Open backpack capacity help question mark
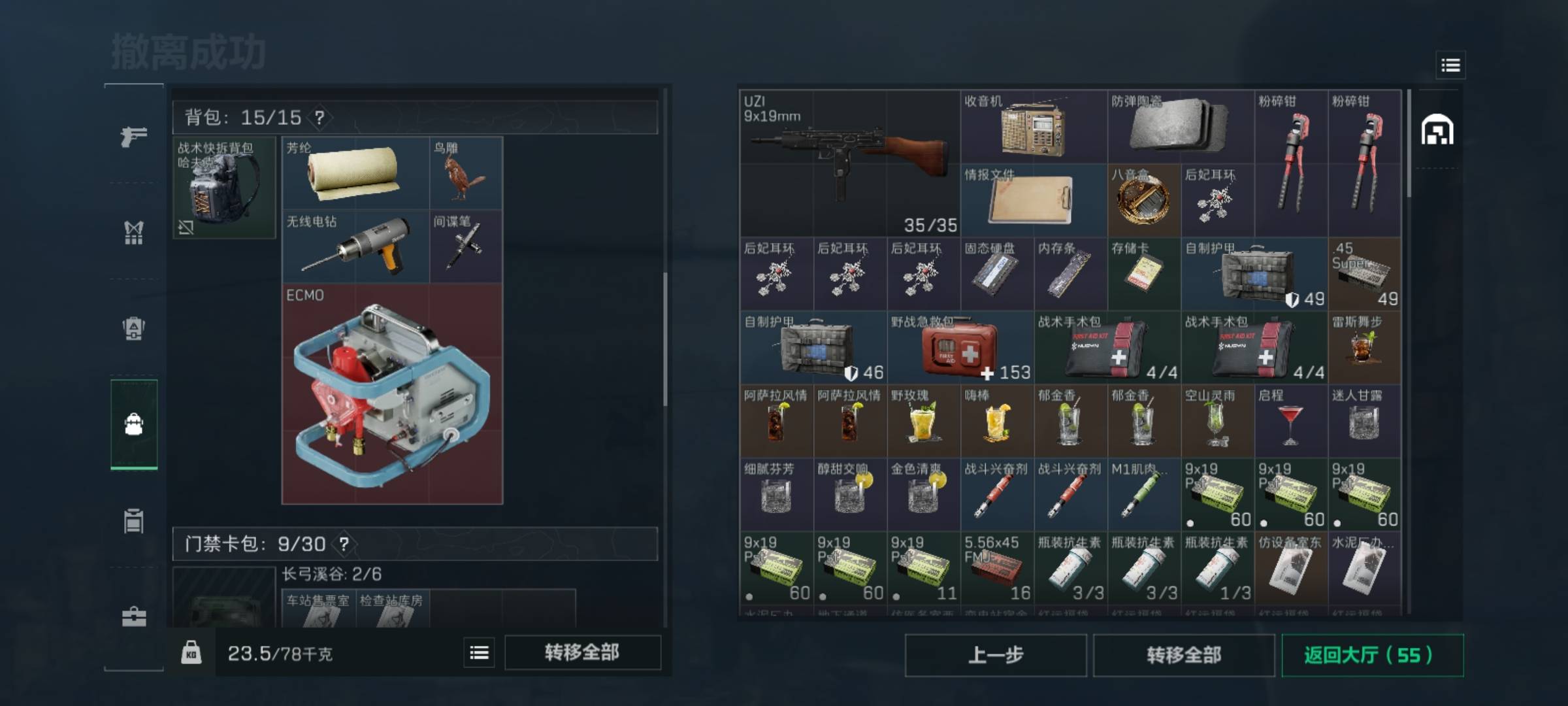This screenshot has height=706, width=1568. [319, 118]
